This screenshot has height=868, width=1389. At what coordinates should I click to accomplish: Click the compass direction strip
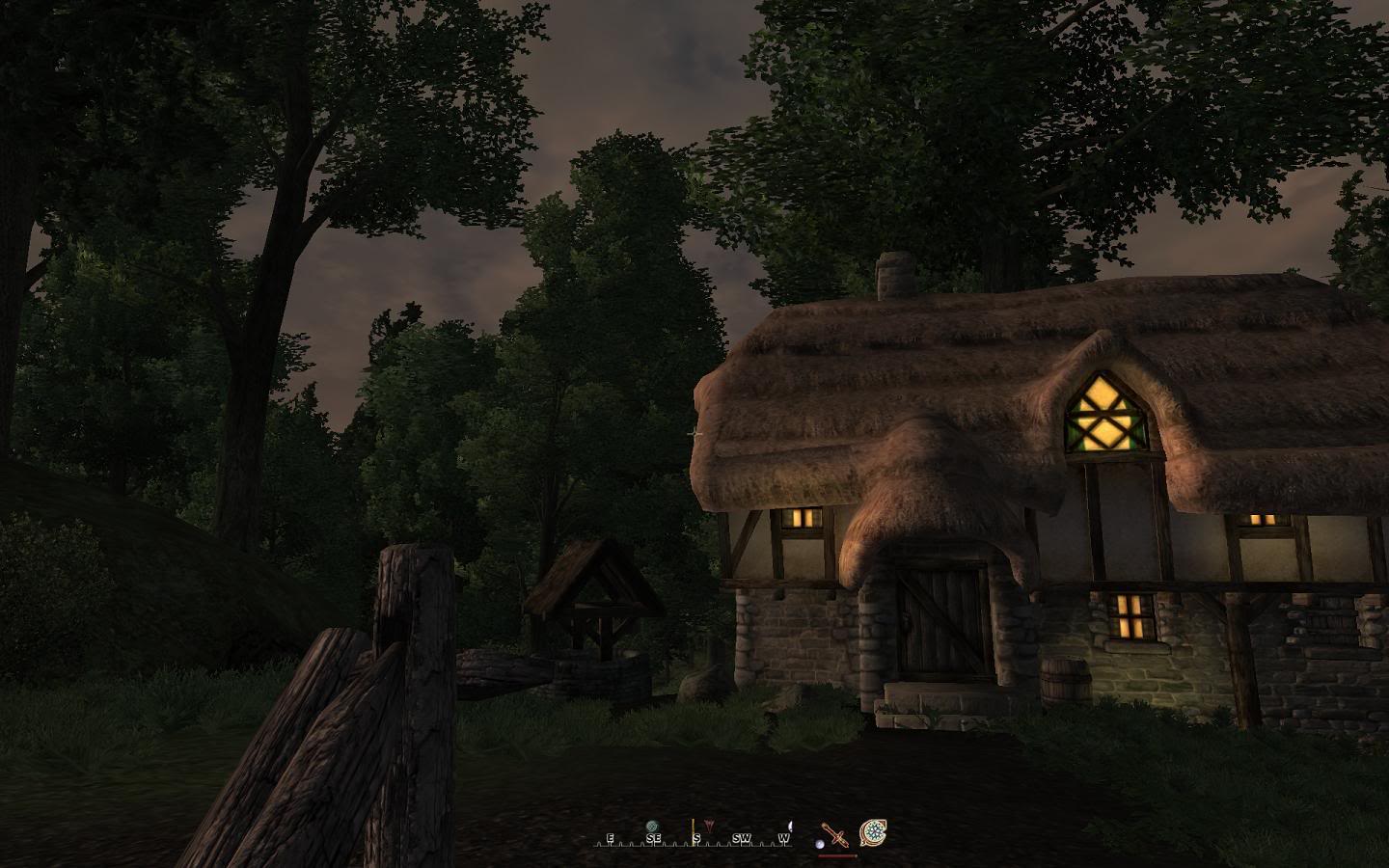[693, 839]
